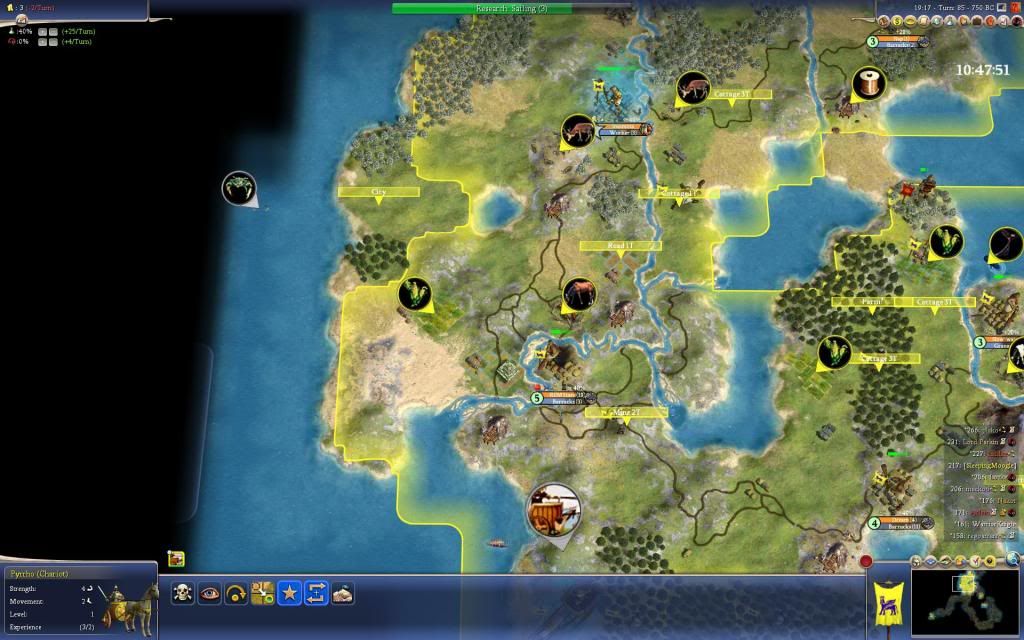Activate the eye sentry command
Viewport: 1024px width, 640px height.
point(210,593)
